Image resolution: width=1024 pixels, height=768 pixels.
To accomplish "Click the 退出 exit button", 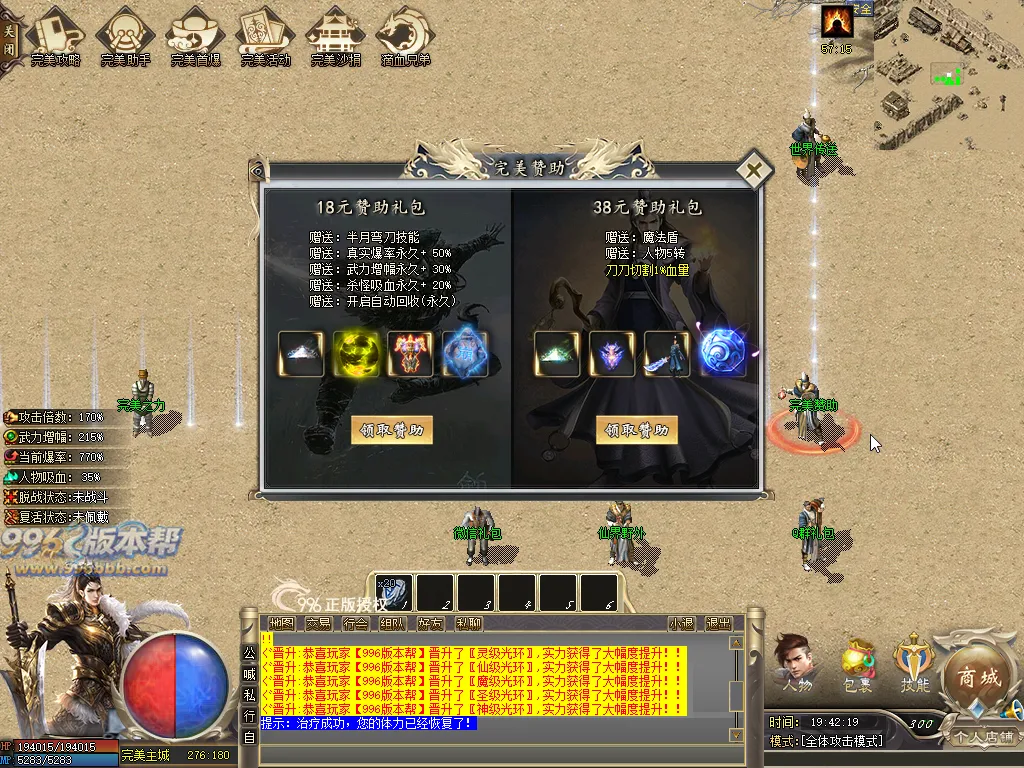I will [718, 623].
